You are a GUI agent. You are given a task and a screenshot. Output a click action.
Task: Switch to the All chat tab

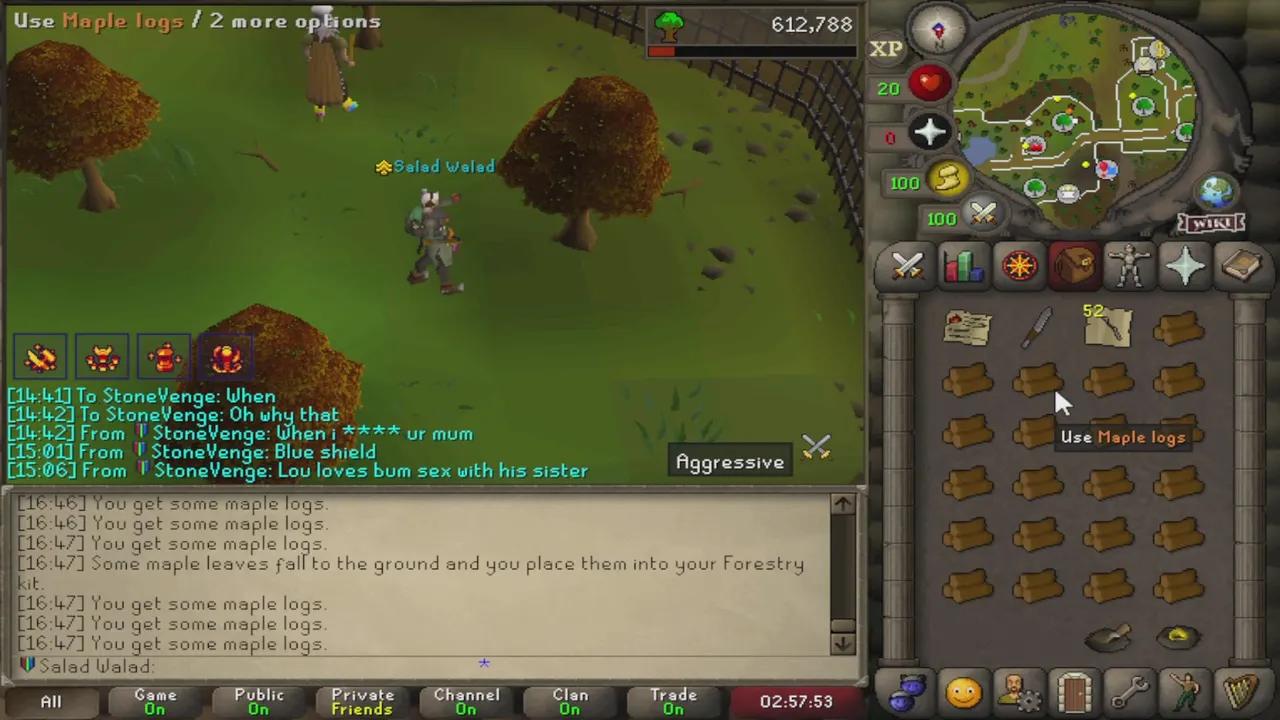[50, 700]
